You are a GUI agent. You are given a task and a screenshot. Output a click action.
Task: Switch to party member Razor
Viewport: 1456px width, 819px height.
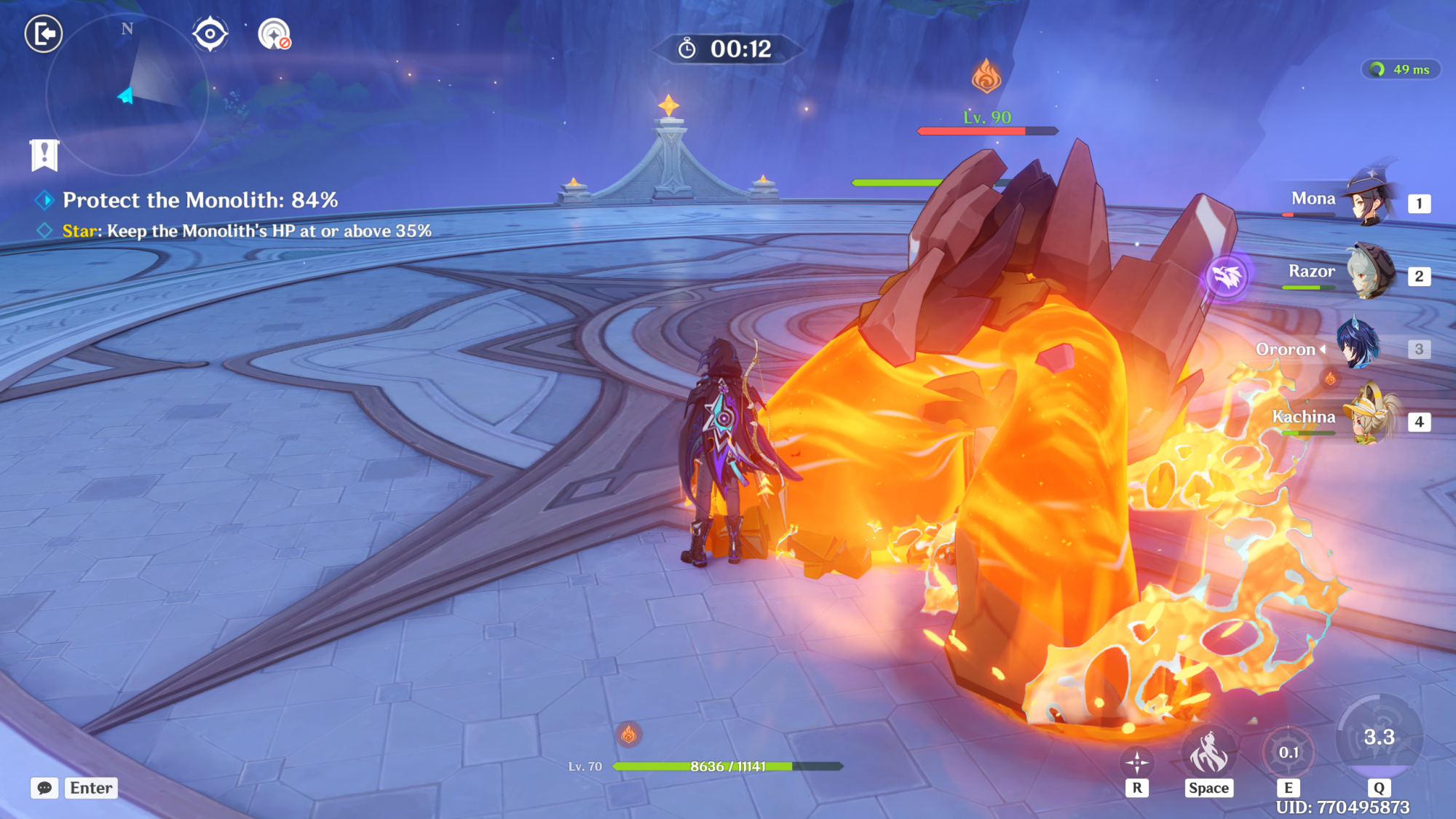click(1369, 273)
